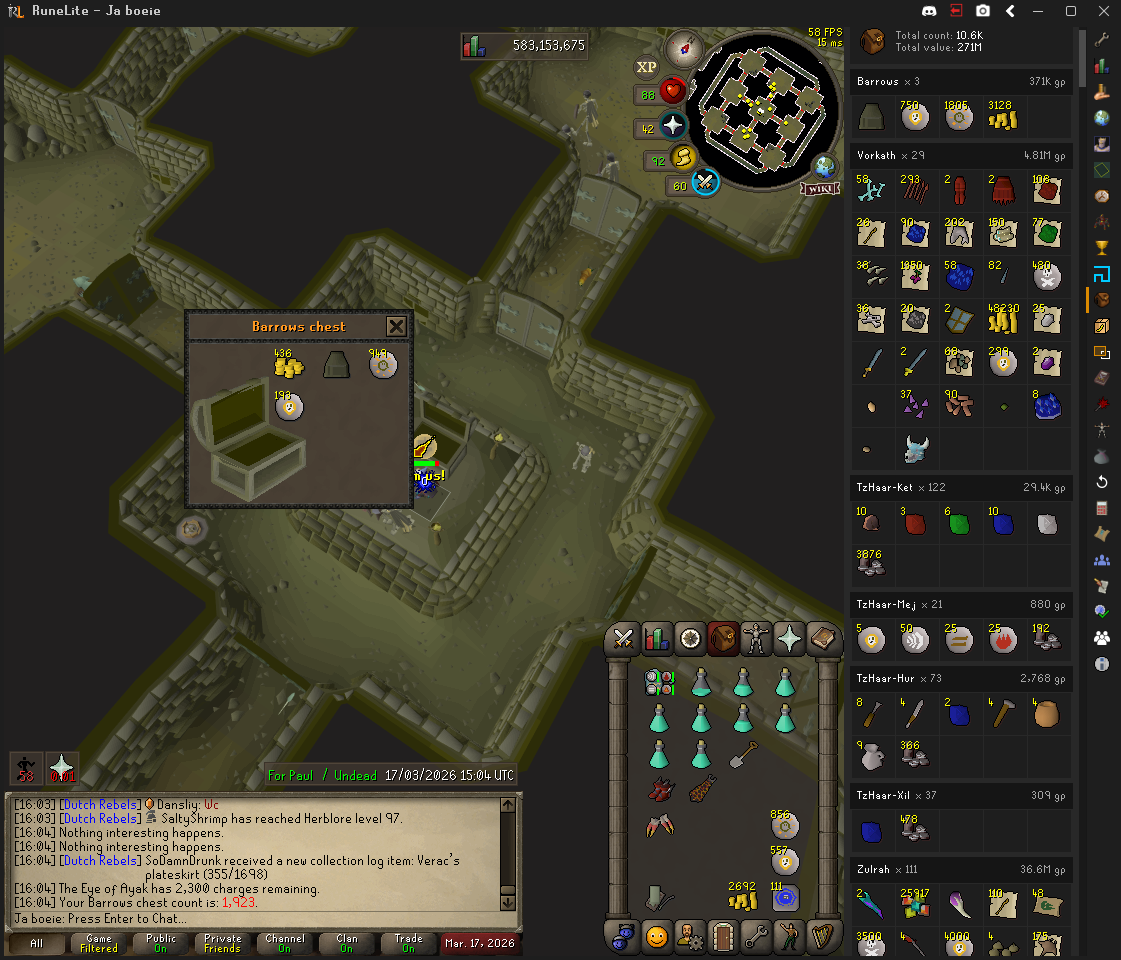This screenshot has height=960, width=1121.
Task: Open the Skills tab
Action: [657, 637]
